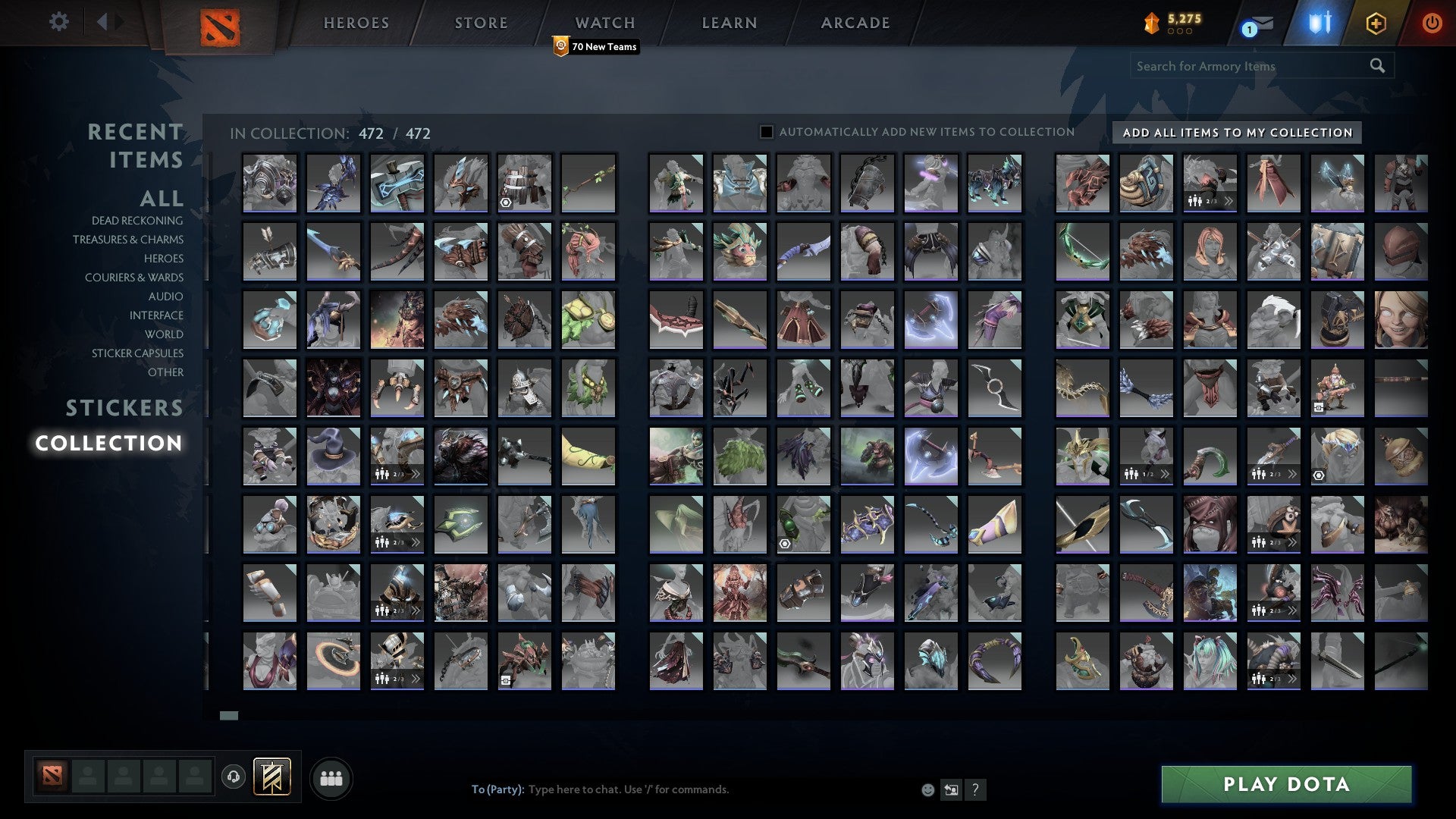Image resolution: width=1456 pixels, height=819 pixels.
Task: Open the friends list icon near the party slots
Action: [331, 777]
